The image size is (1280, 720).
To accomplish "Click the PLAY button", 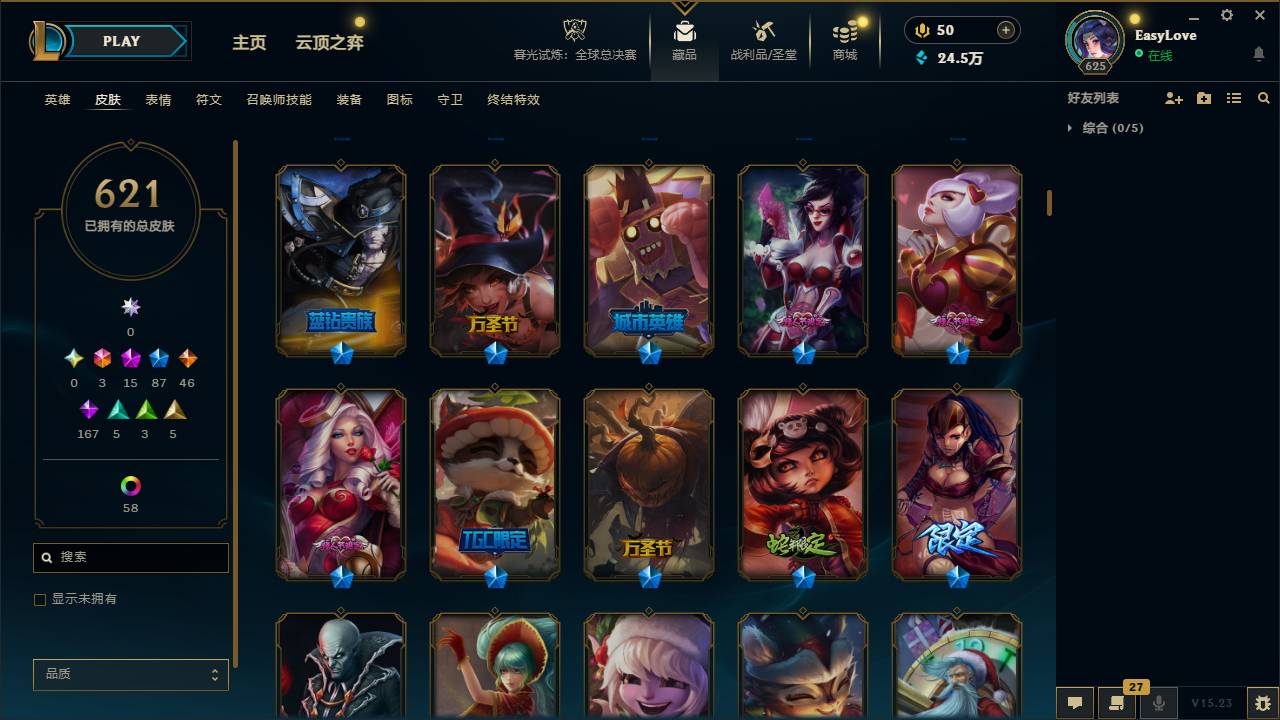I will (x=121, y=41).
